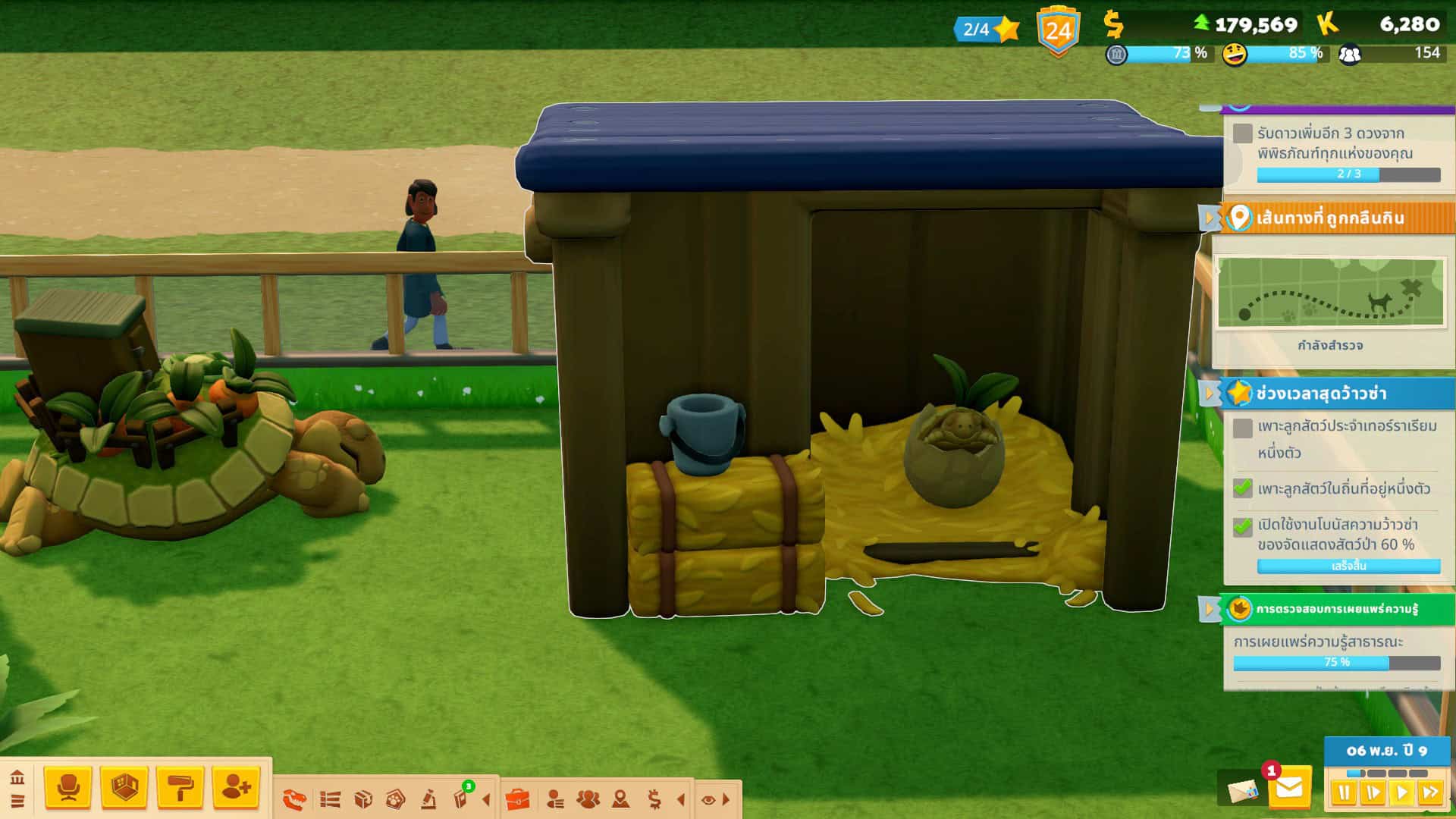Open the mailbox with one unread message
The width and height of the screenshot is (1456, 819).
(x=1288, y=789)
